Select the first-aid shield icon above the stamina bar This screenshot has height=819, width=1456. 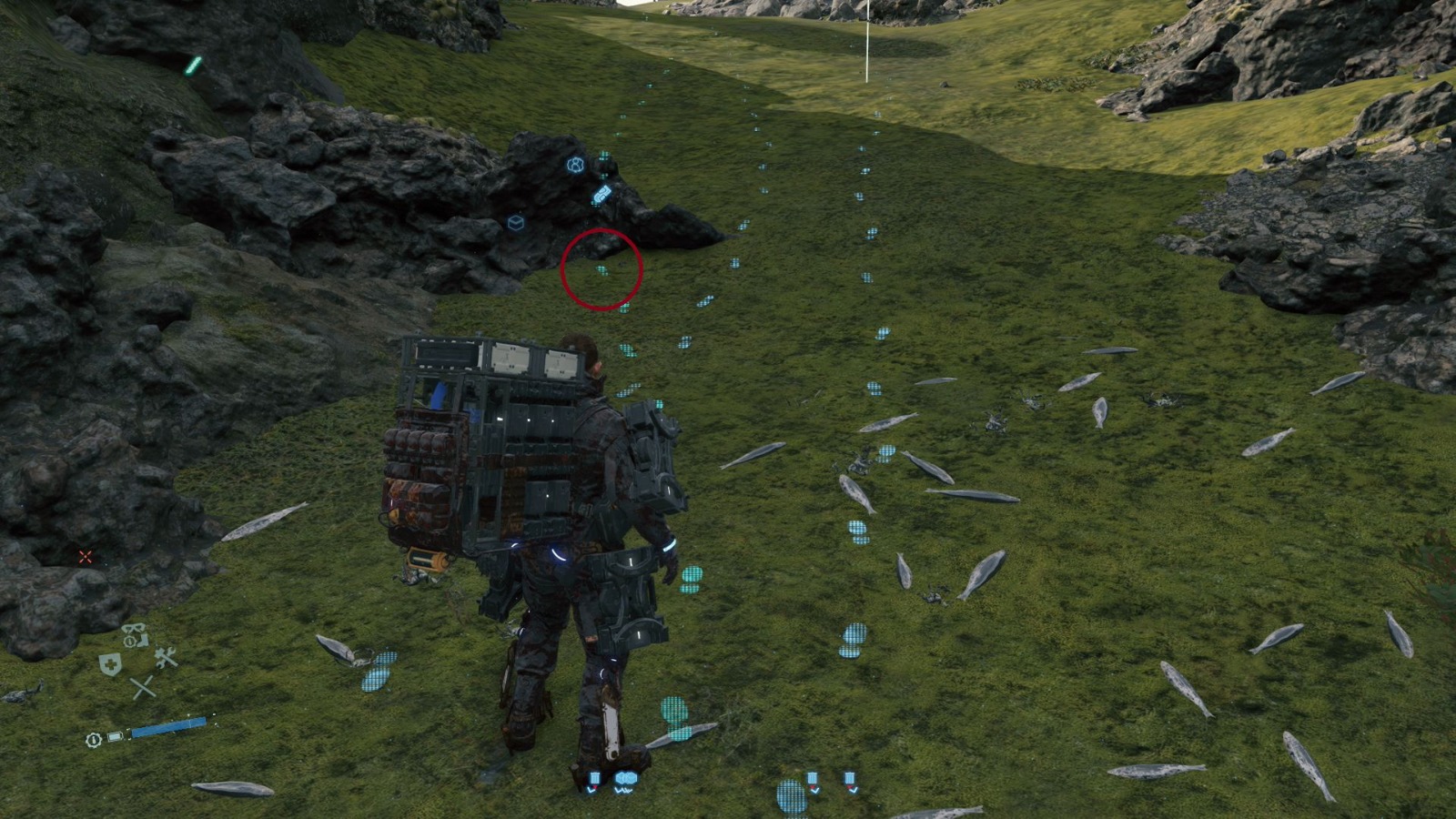pos(110,662)
